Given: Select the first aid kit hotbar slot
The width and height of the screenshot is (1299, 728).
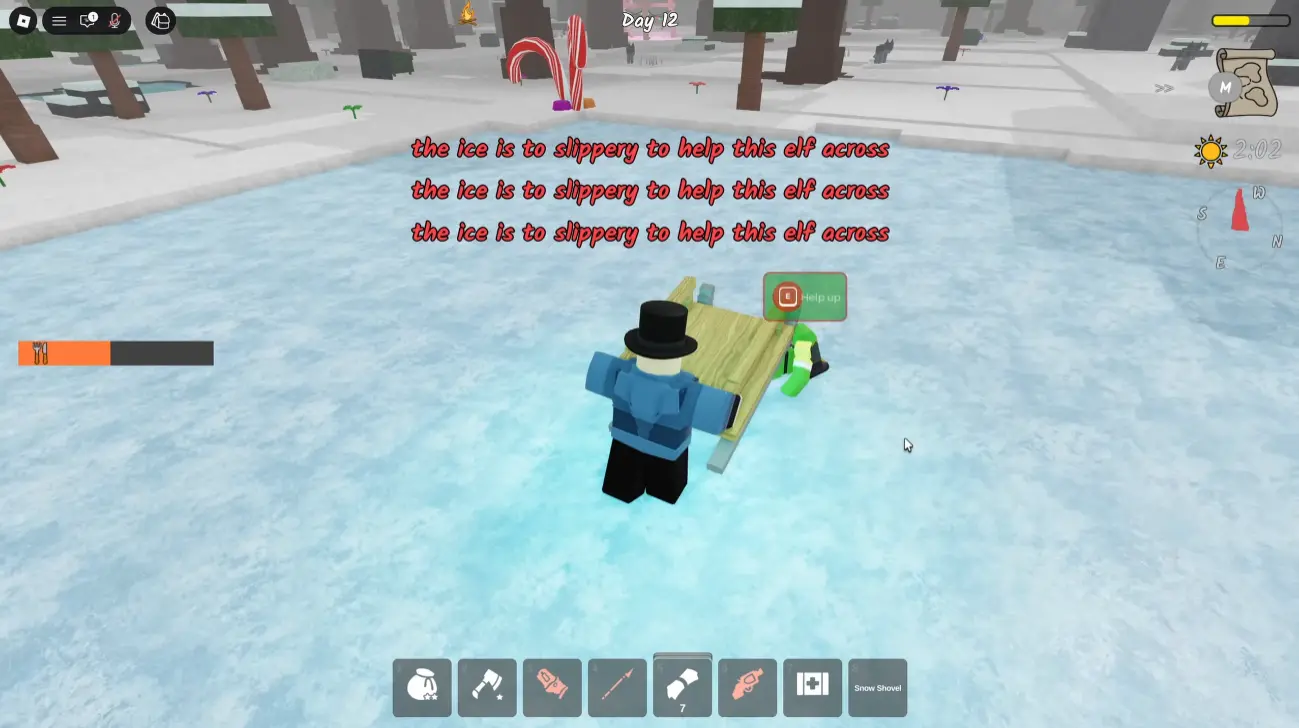Looking at the screenshot, I should point(811,687).
